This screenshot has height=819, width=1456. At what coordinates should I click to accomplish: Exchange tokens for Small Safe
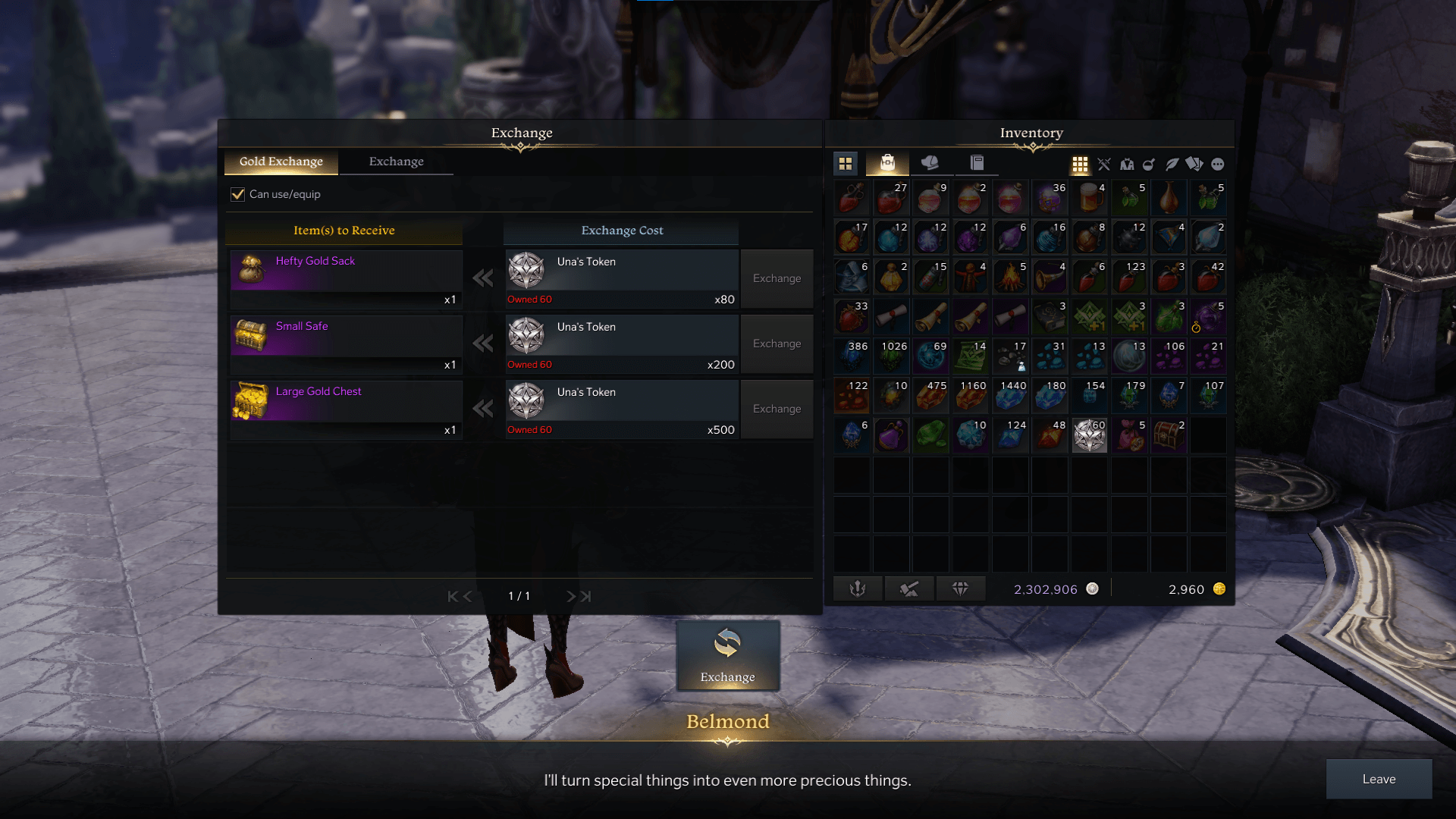pos(777,344)
